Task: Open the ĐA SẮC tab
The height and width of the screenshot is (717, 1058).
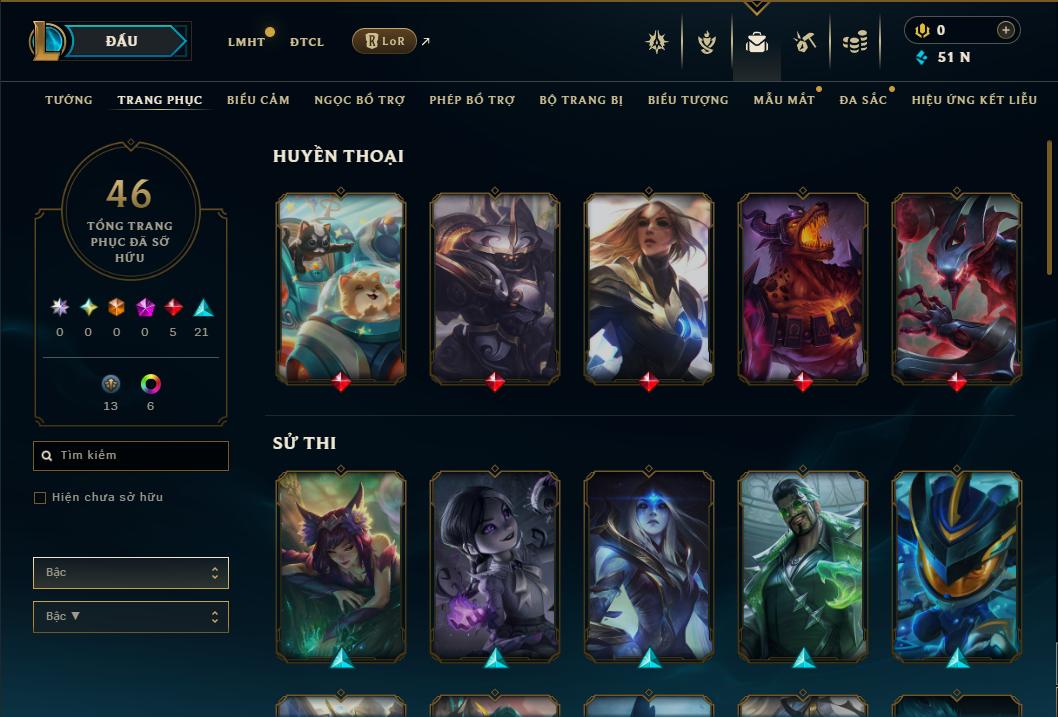Action: [863, 100]
